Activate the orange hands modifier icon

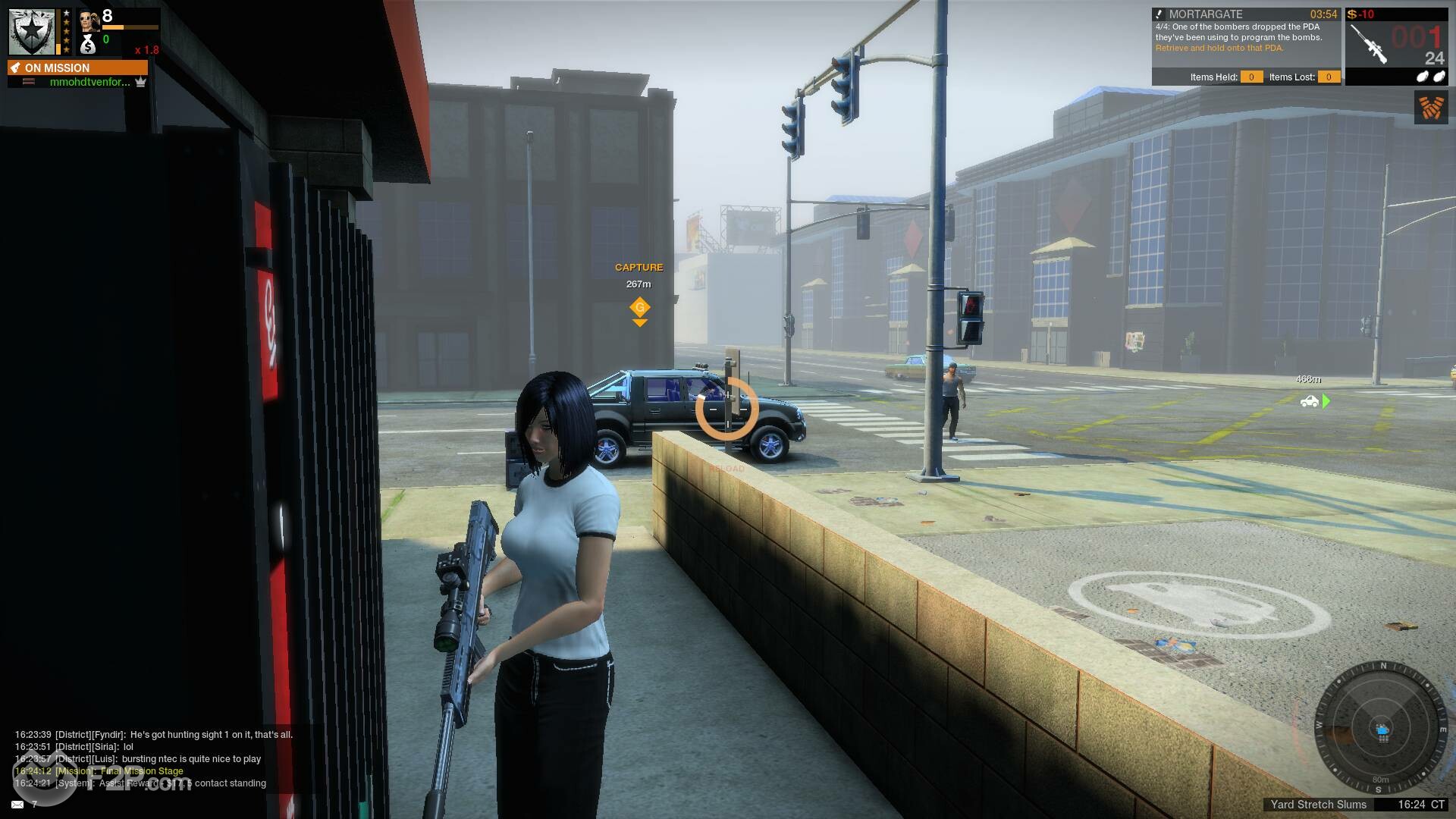pyautogui.click(x=1431, y=107)
